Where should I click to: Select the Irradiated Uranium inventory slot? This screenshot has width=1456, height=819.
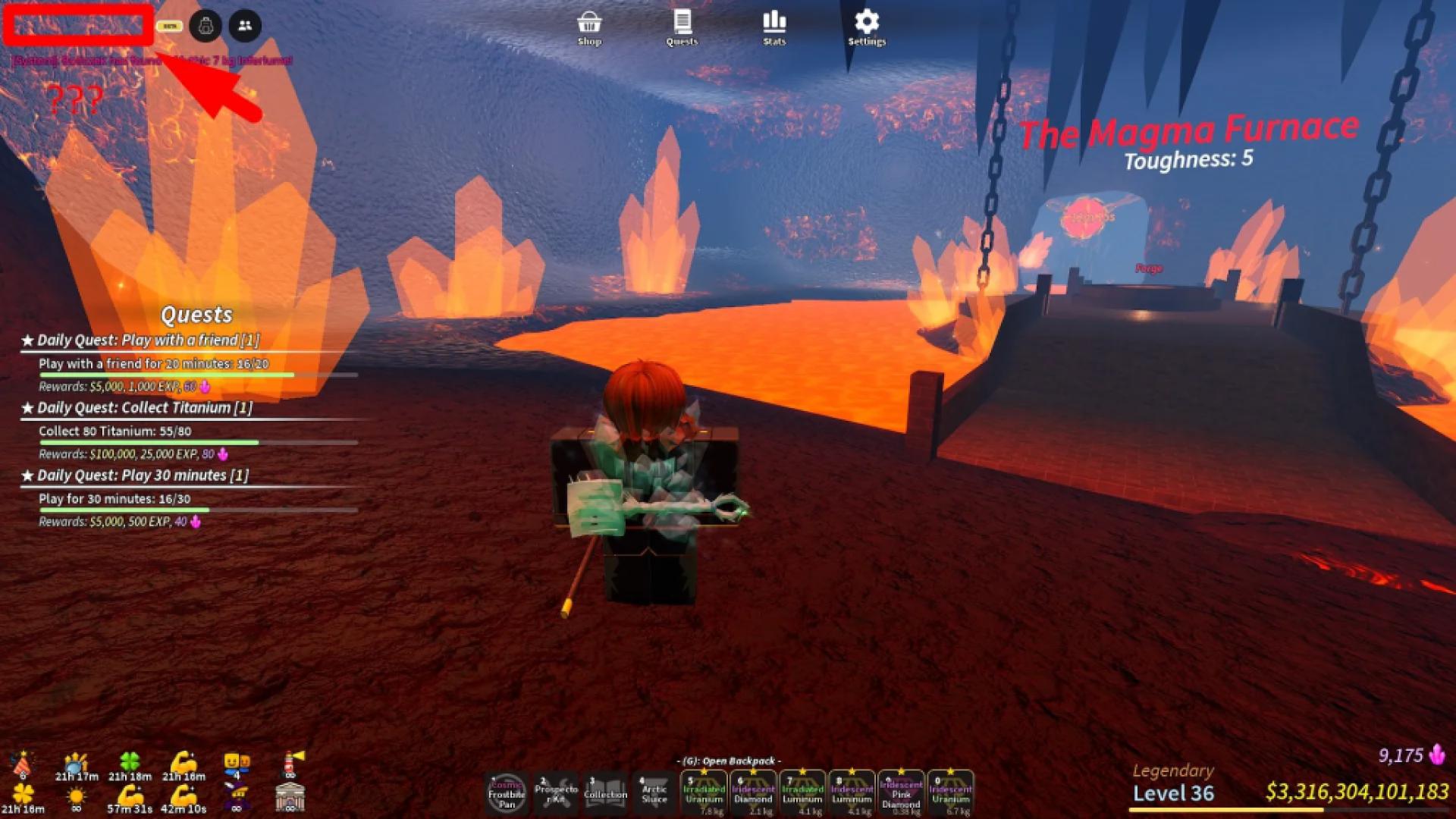pyautogui.click(x=704, y=795)
